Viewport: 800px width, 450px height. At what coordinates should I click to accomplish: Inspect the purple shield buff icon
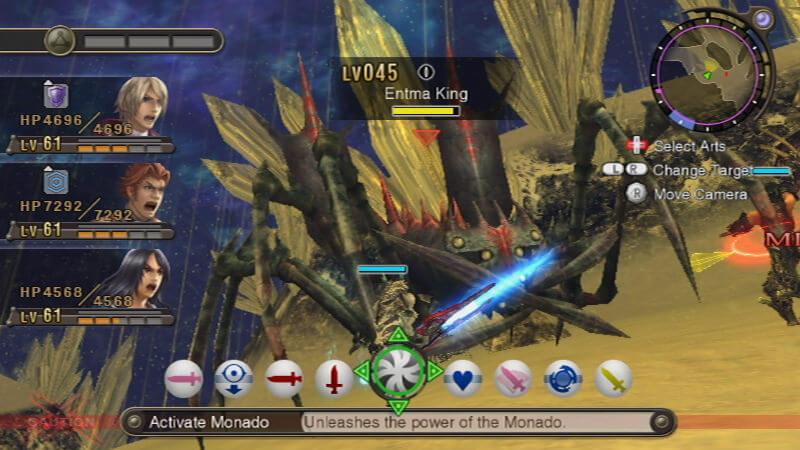pyautogui.click(x=56, y=96)
